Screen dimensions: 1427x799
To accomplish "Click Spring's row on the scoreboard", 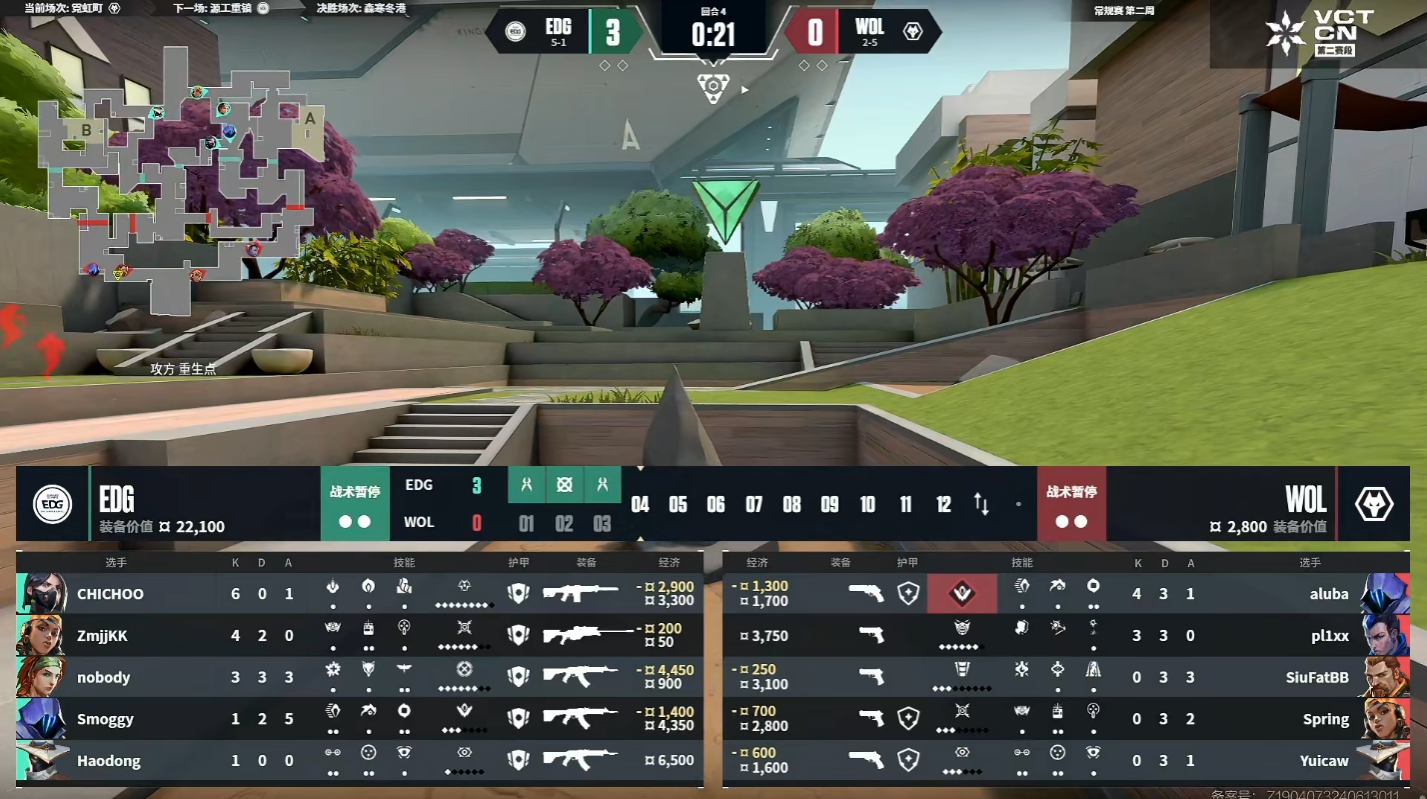I will pyautogui.click(x=1065, y=719).
